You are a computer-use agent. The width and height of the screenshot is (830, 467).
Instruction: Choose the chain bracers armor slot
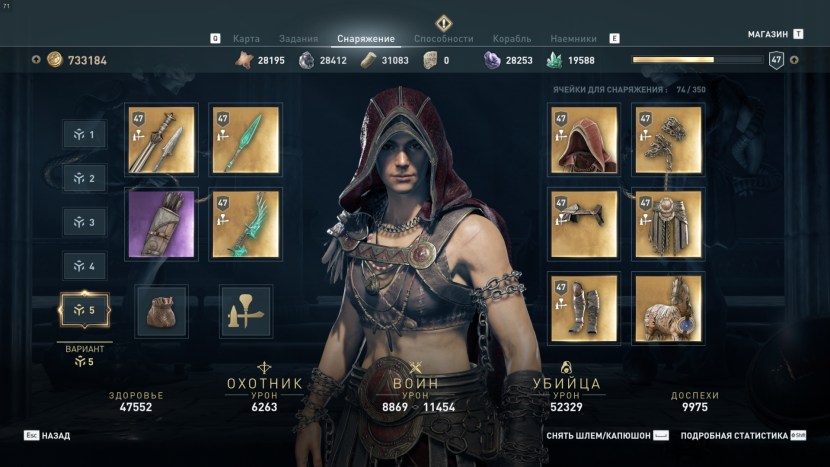pos(668,139)
